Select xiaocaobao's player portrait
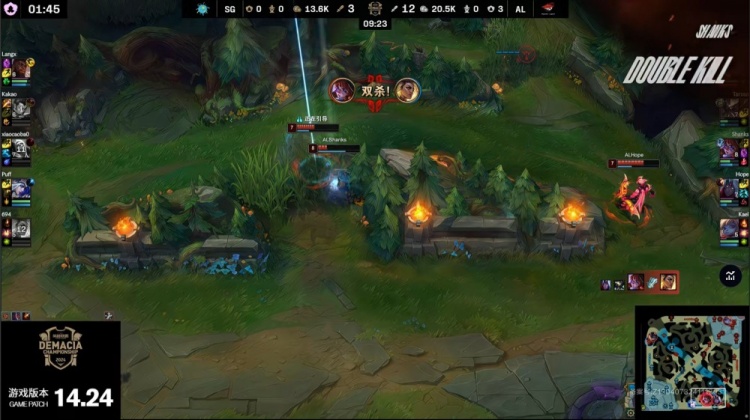Image resolution: width=750 pixels, height=420 pixels. 21,148
